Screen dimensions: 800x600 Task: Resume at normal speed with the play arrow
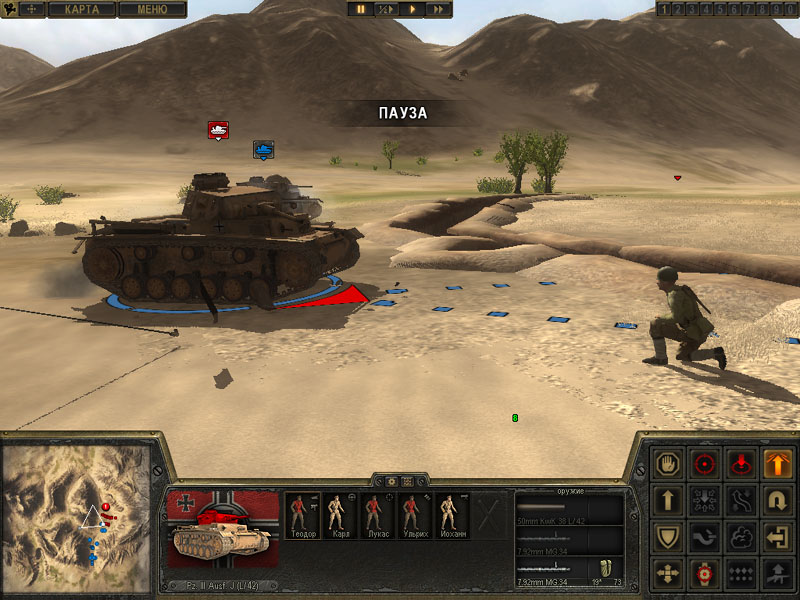click(x=412, y=9)
